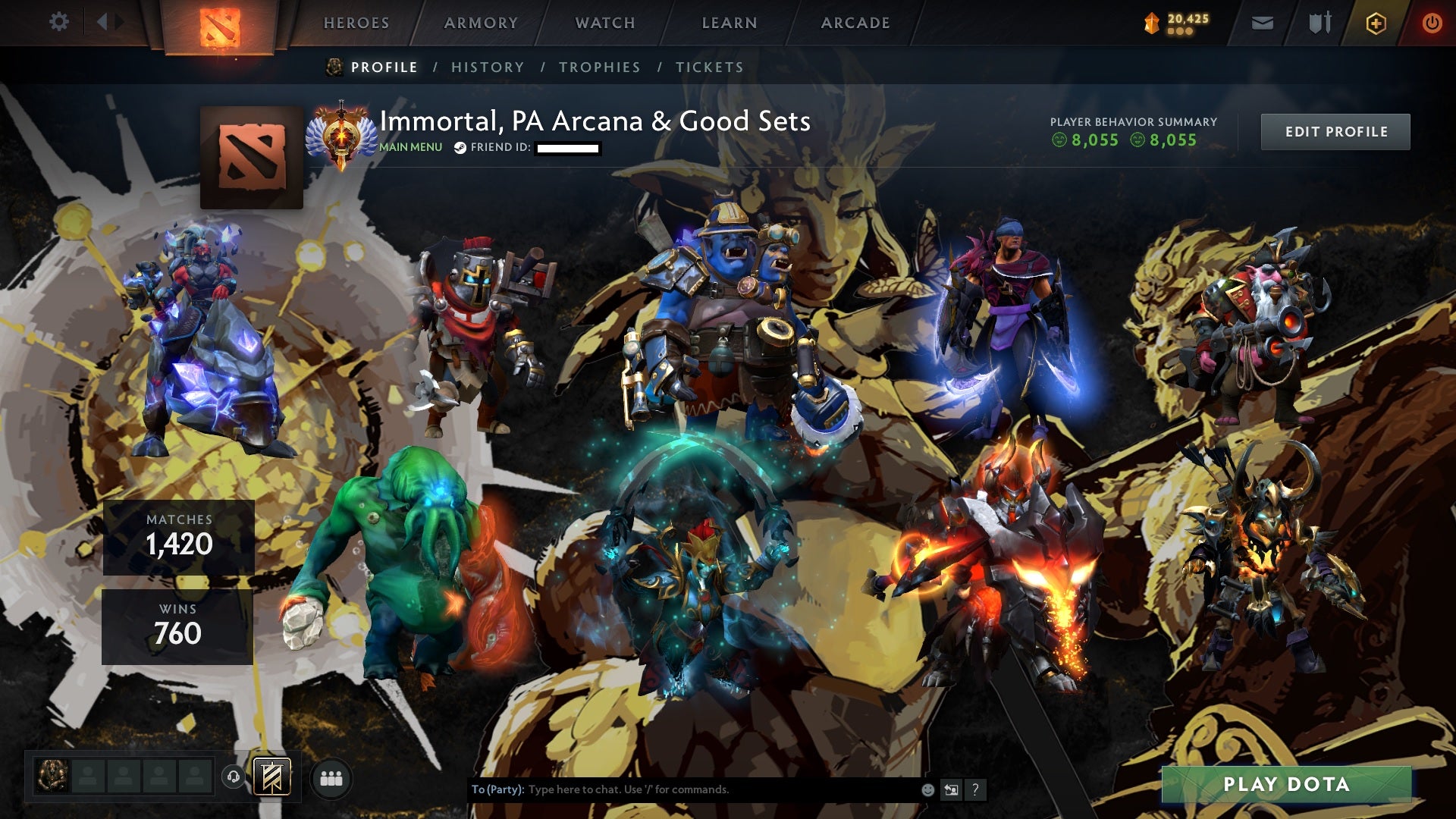Switch to the TROPHIES tab
1456x819 pixels.
pos(600,67)
